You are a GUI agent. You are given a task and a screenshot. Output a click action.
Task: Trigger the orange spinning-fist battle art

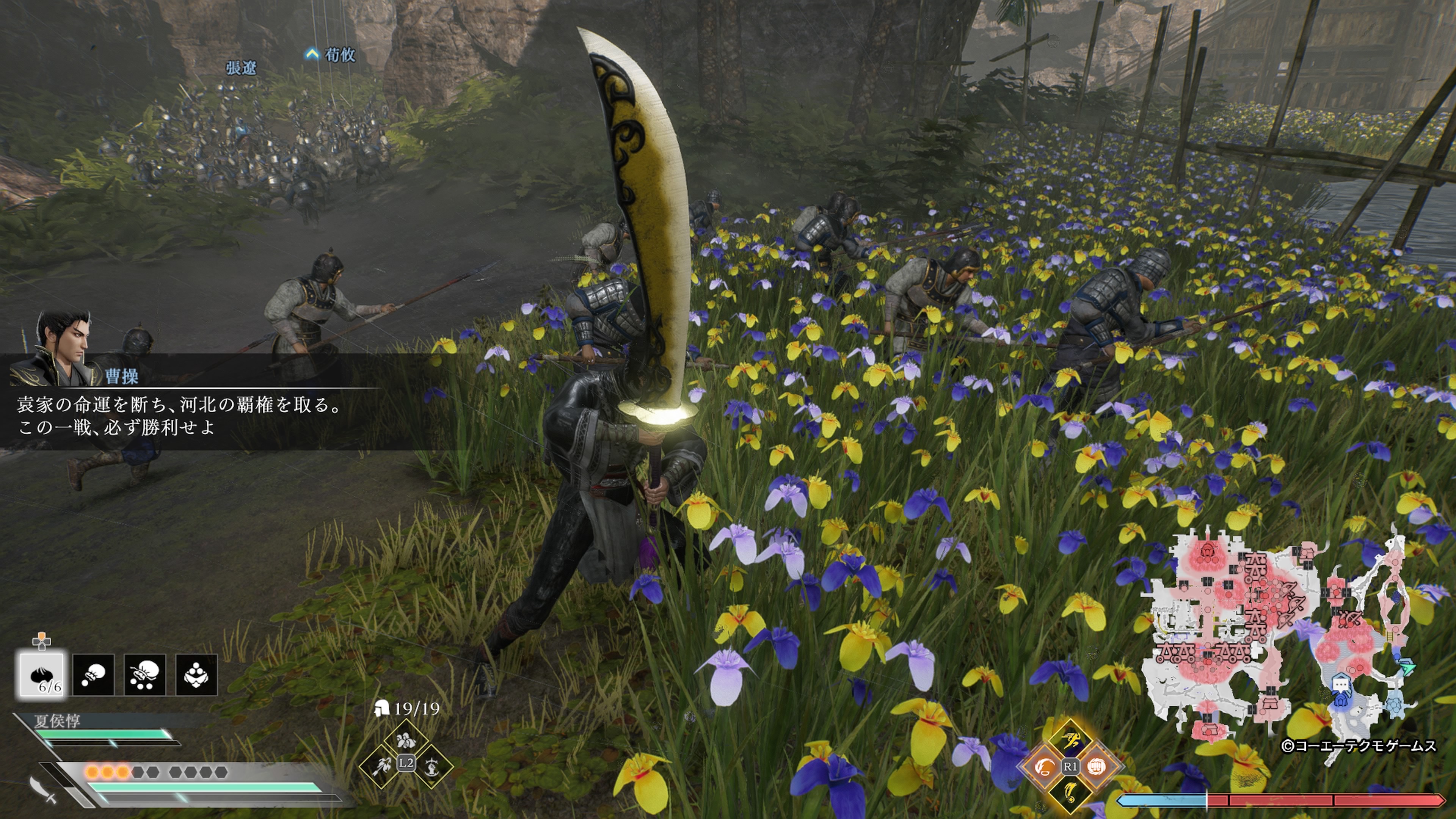click(x=1096, y=766)
